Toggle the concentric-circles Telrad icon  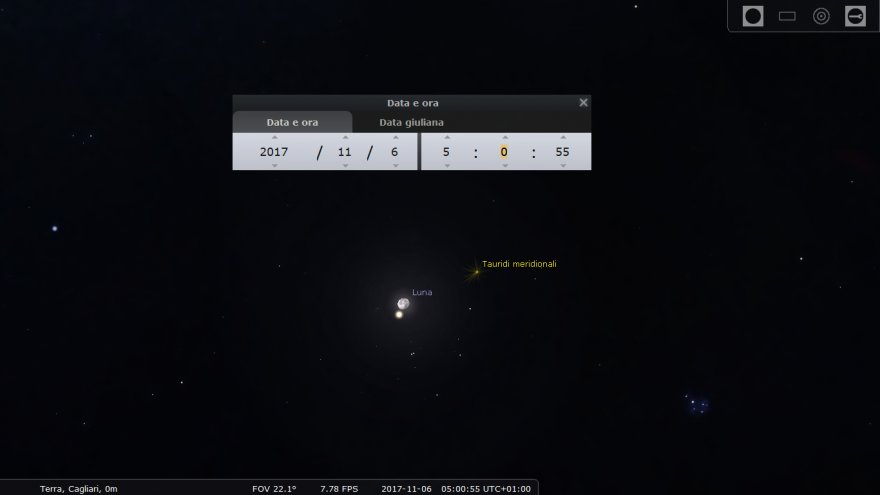(x=821, y=16)
